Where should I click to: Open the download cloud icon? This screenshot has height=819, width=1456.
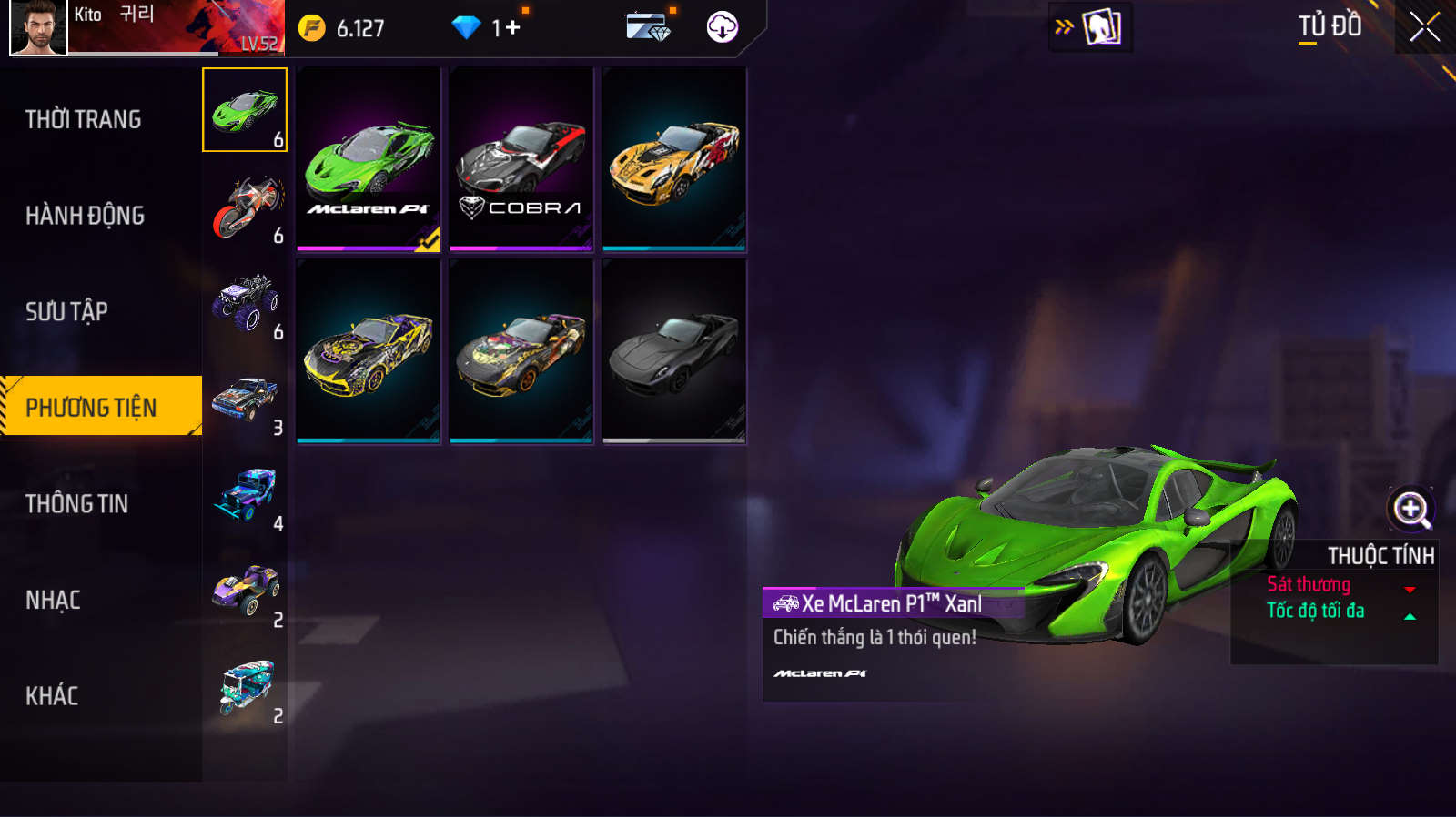tap(723, 27)
